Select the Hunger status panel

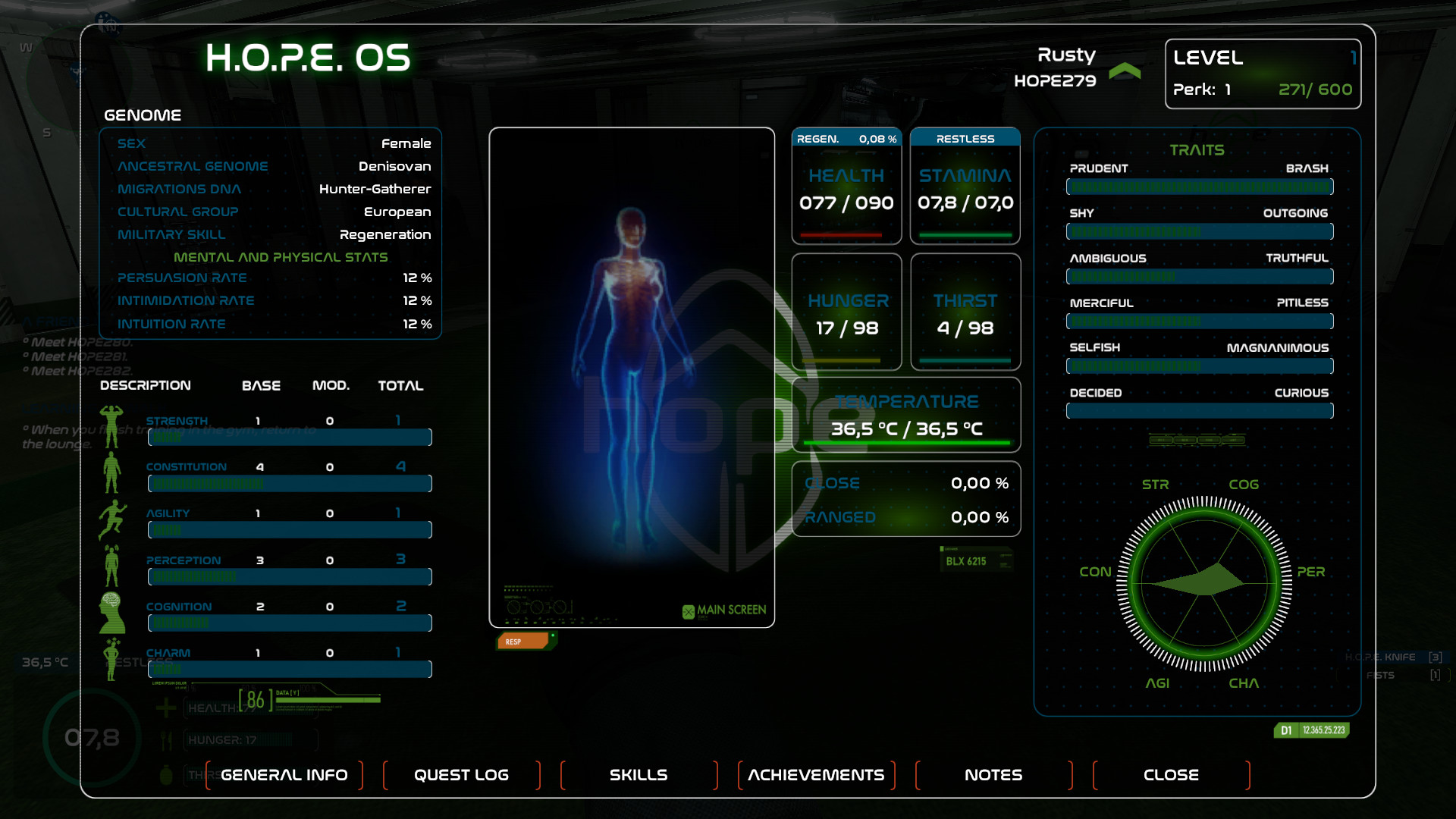[x=846, y=312]
